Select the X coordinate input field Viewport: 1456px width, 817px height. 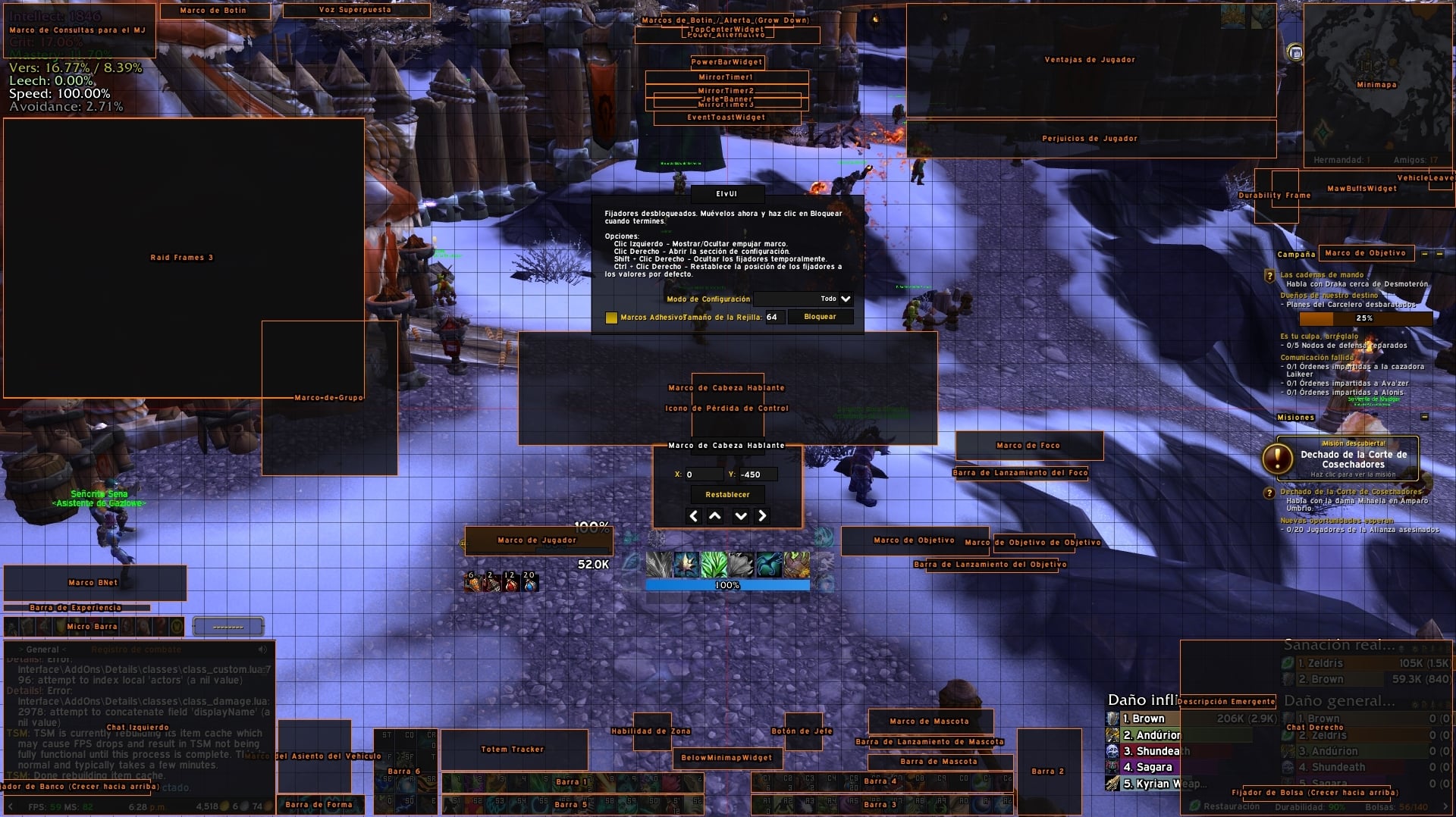(703, 474)
